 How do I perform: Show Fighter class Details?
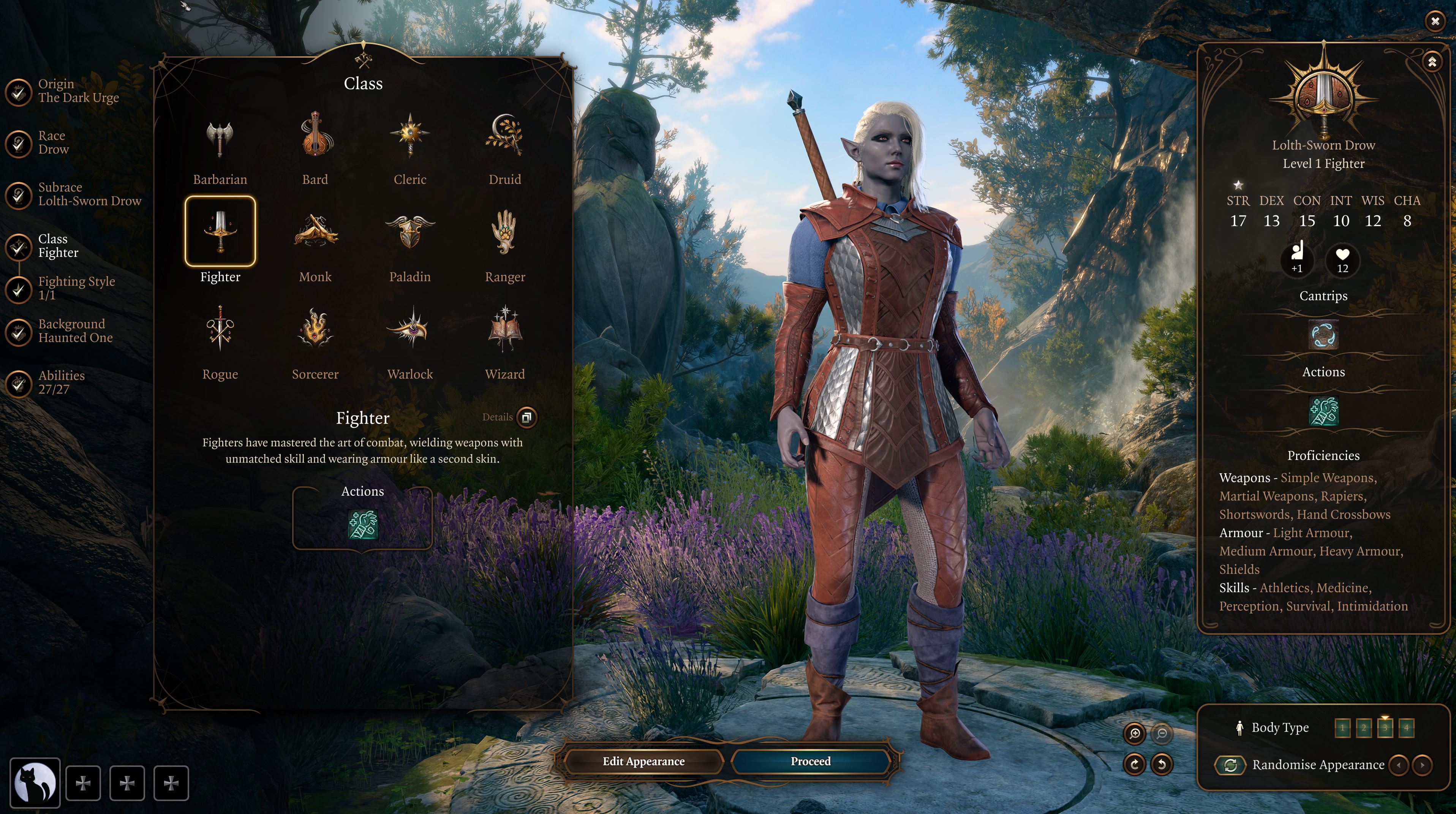coord(526,417)
